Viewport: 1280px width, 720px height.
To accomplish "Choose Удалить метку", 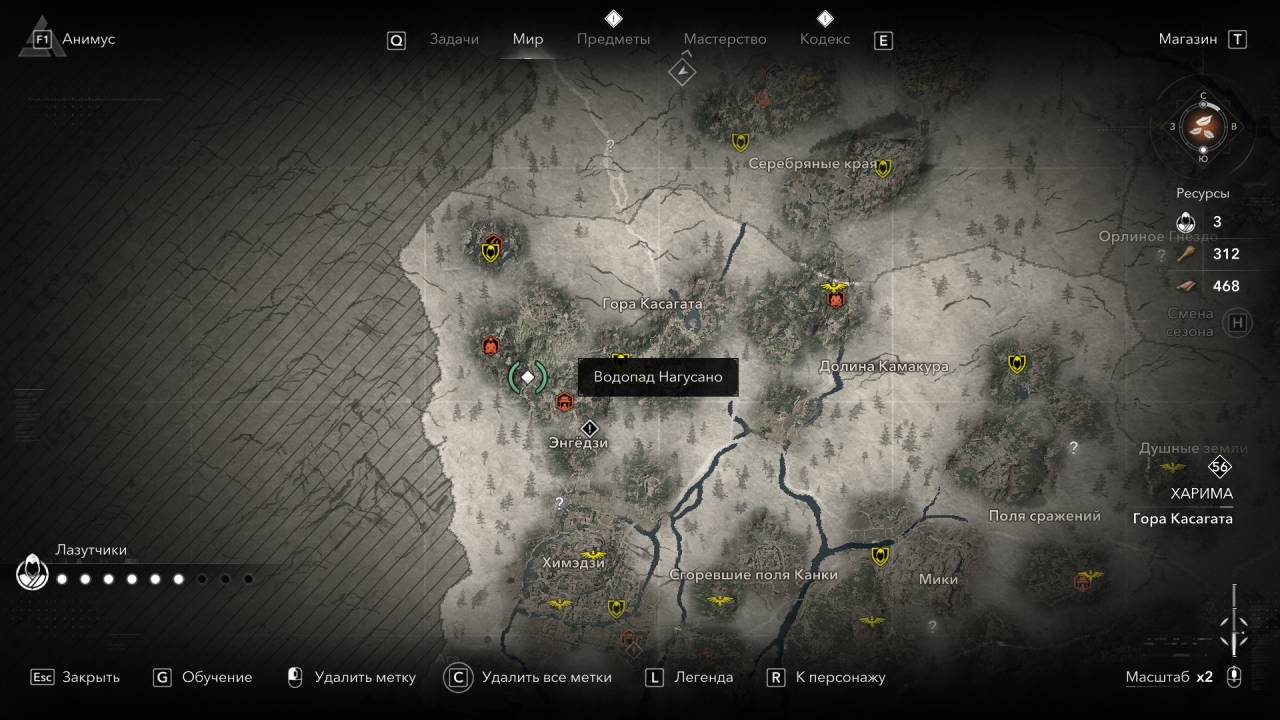I will [x=351, y=677].
